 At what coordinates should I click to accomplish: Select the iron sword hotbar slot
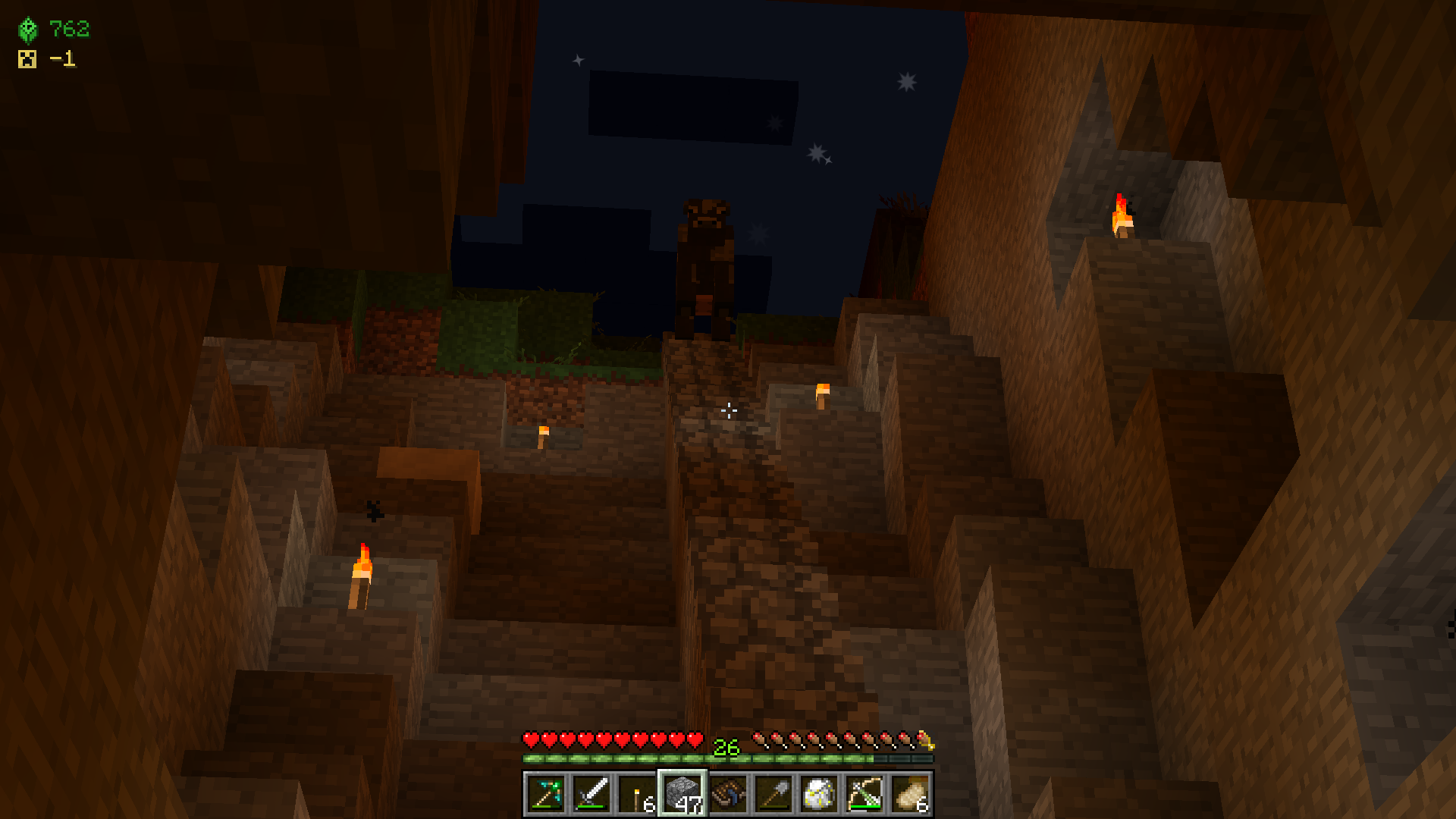[591, 794]
